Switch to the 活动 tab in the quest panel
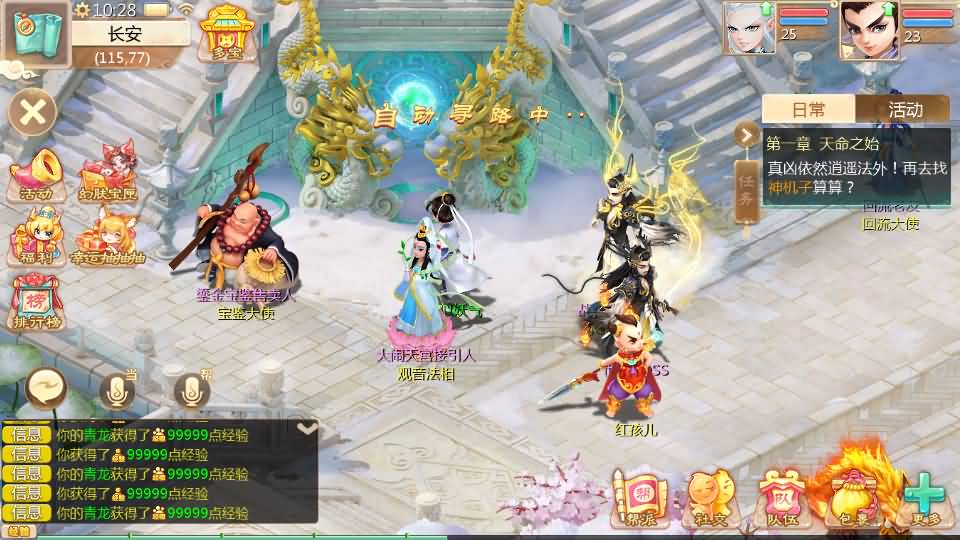 pos(903,109)
